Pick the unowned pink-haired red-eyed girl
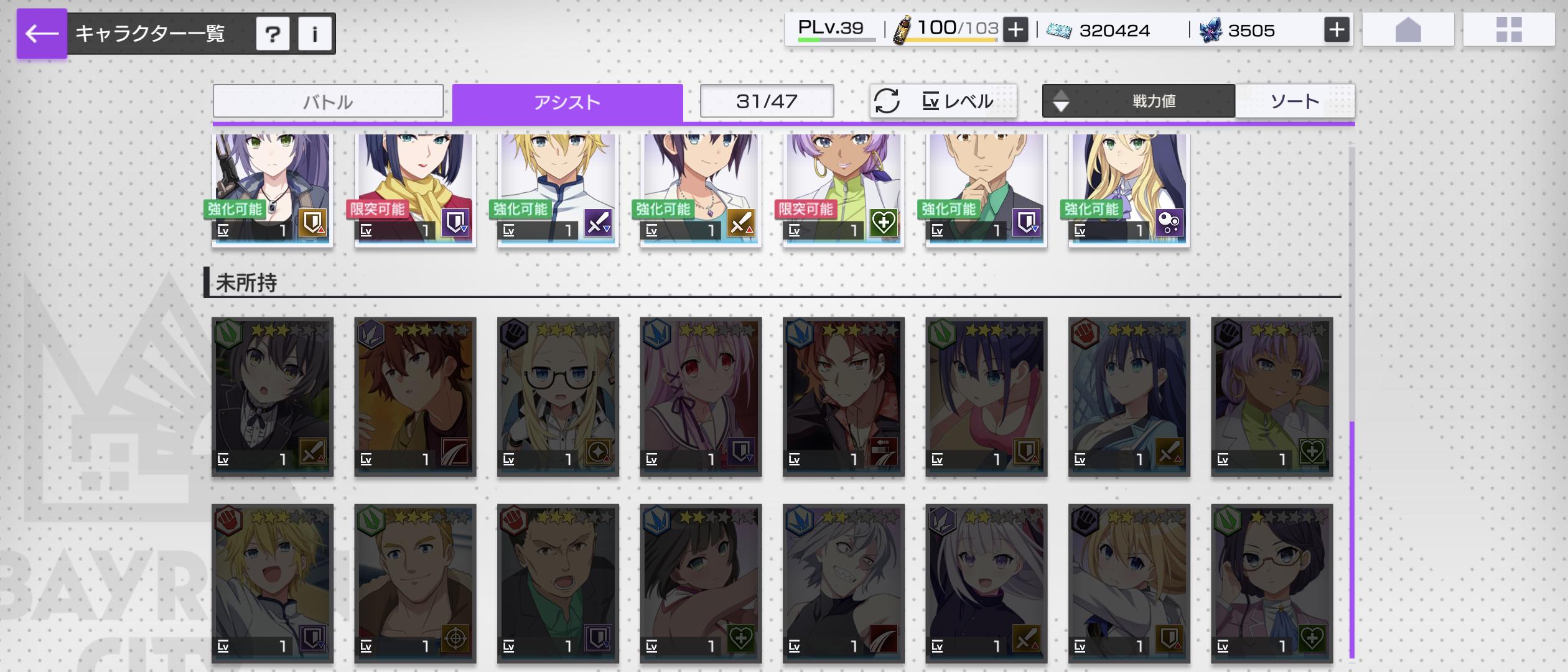The width and height of the screenshot is (1568, 672). tap(701, 396)
